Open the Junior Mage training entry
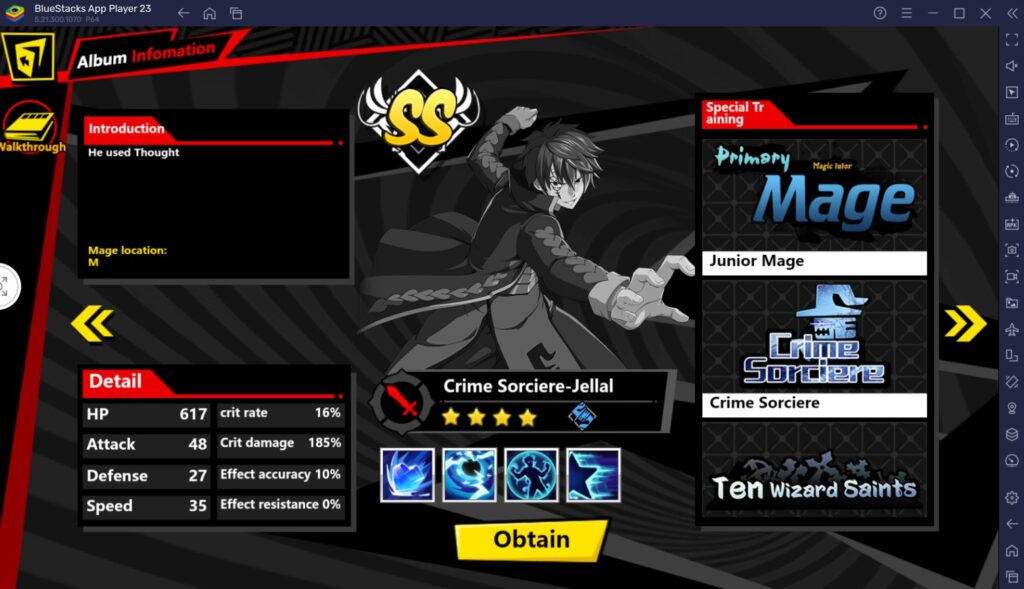 point(813,207)
